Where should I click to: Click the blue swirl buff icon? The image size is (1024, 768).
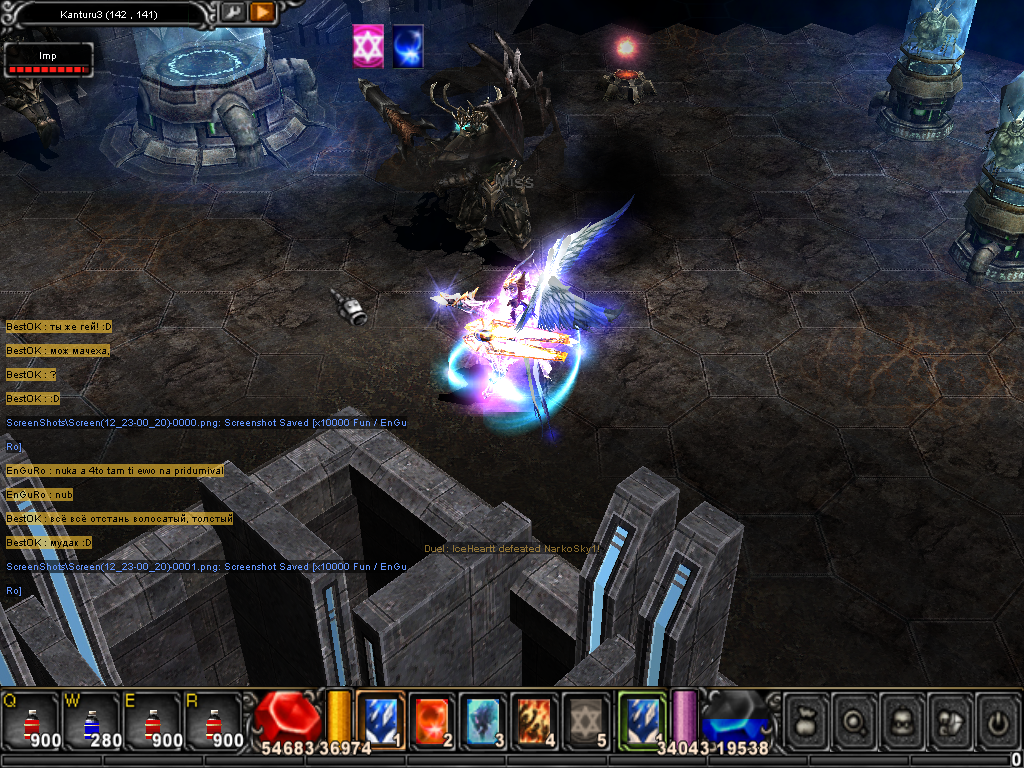coord(407,47)
